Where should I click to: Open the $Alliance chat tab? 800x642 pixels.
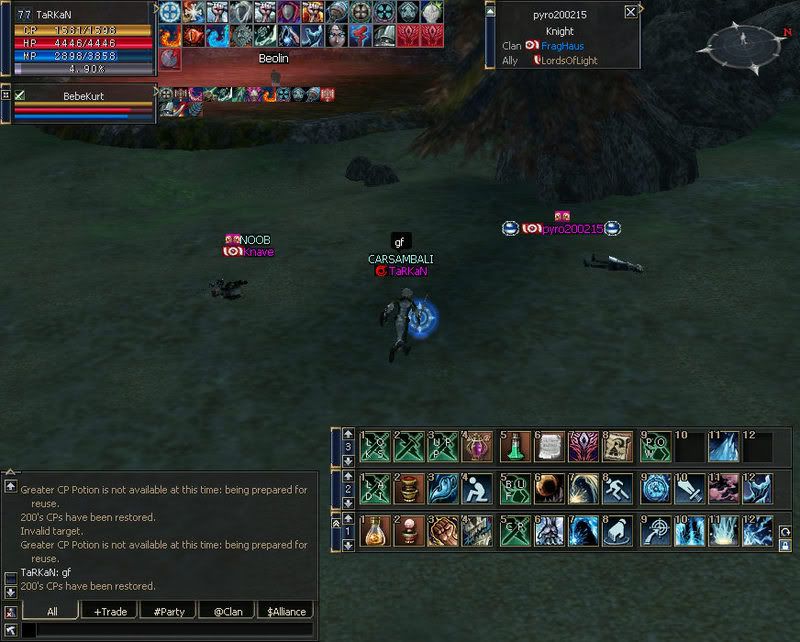pyautogui.click(x=284, y=611)
